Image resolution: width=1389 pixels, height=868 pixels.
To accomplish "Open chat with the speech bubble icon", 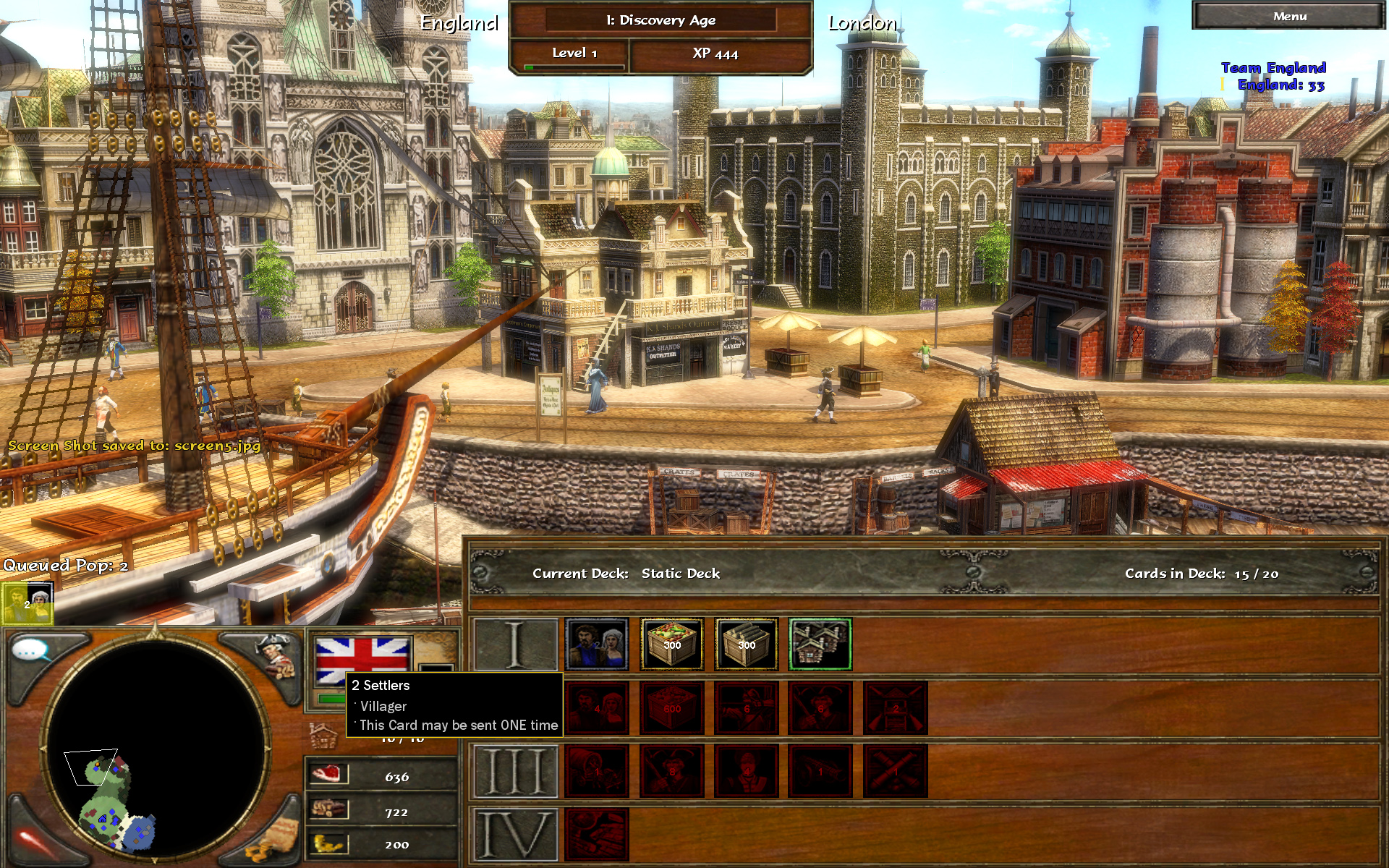I will tap(30, 651).
